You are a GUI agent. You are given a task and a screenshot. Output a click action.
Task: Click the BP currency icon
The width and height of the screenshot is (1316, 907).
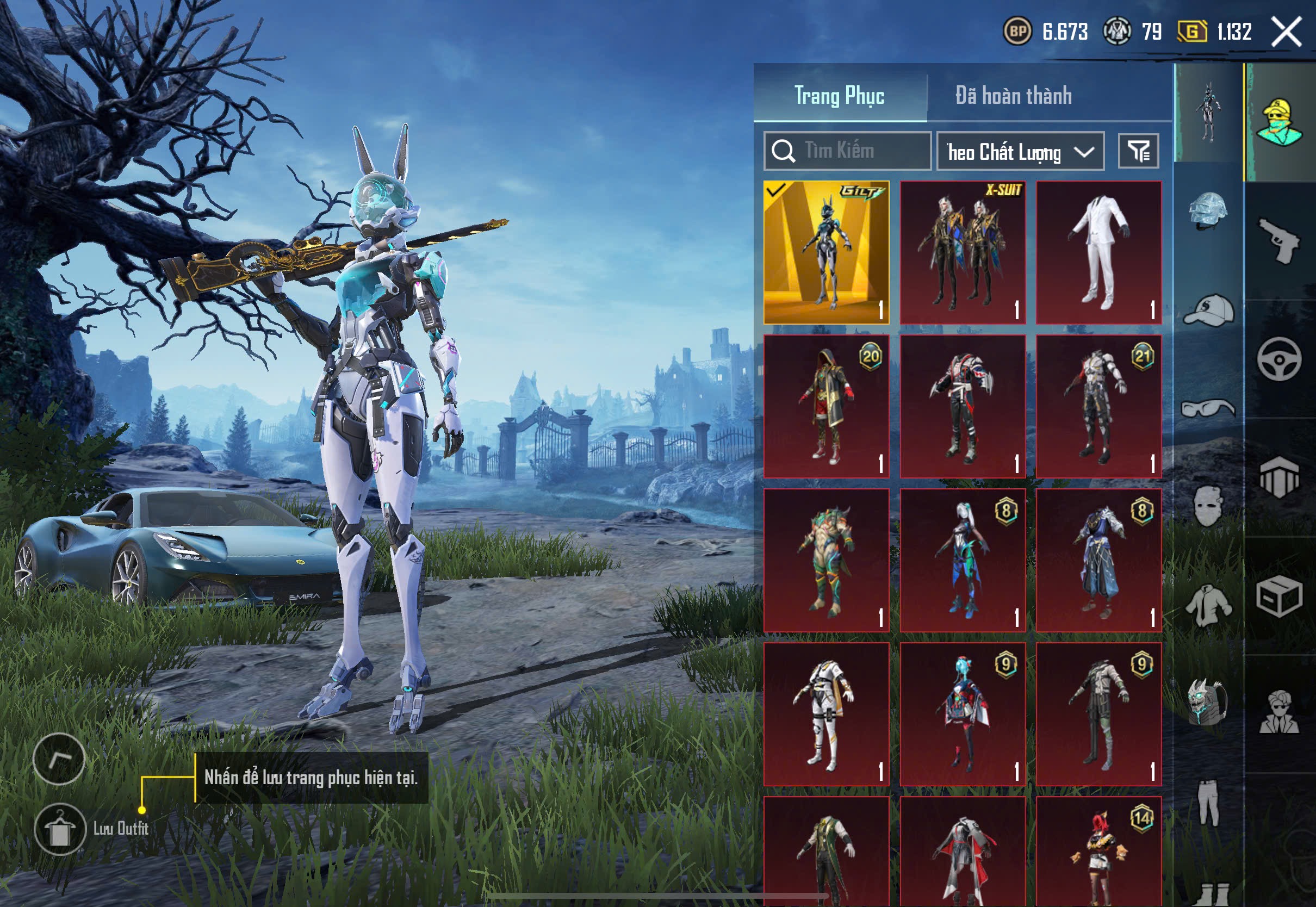pyautogui.click(x=1016, y=31)
